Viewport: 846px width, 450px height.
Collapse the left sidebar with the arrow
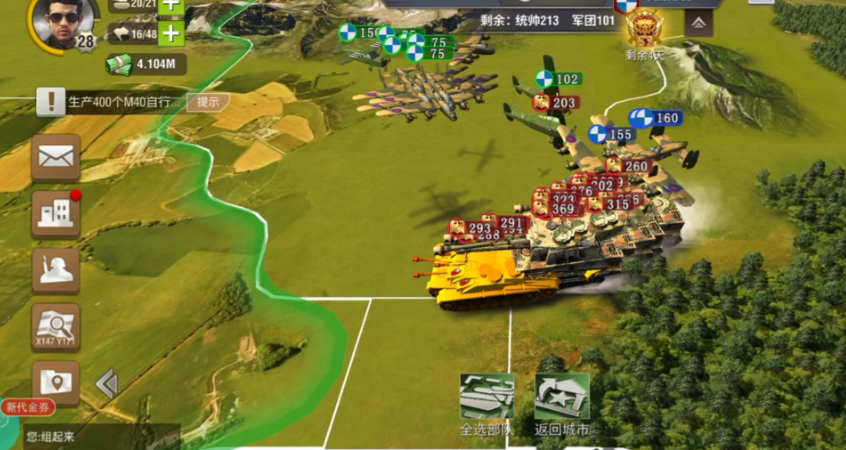point(106,383)
